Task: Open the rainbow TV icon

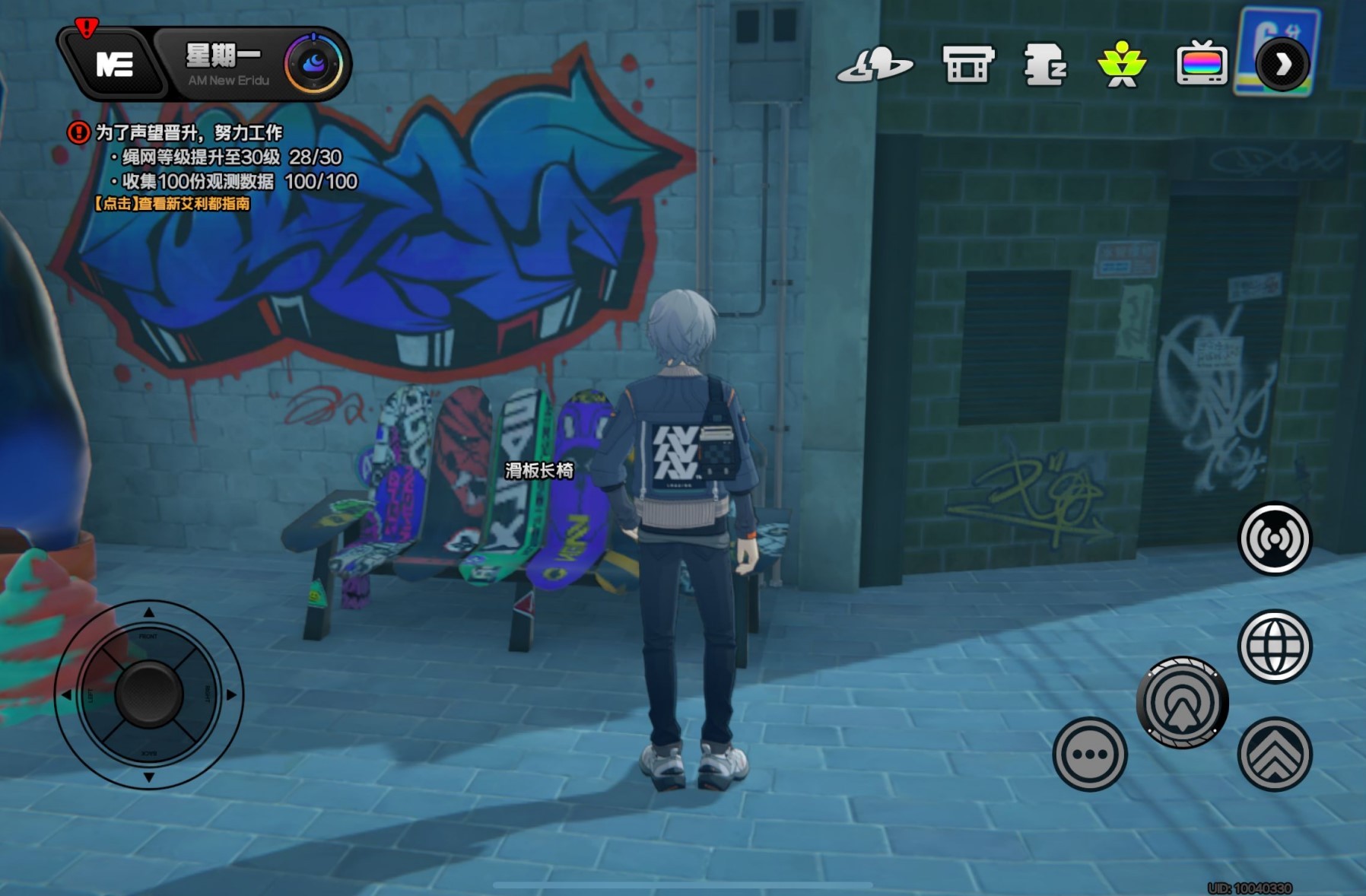Action: pos(1201,65)
